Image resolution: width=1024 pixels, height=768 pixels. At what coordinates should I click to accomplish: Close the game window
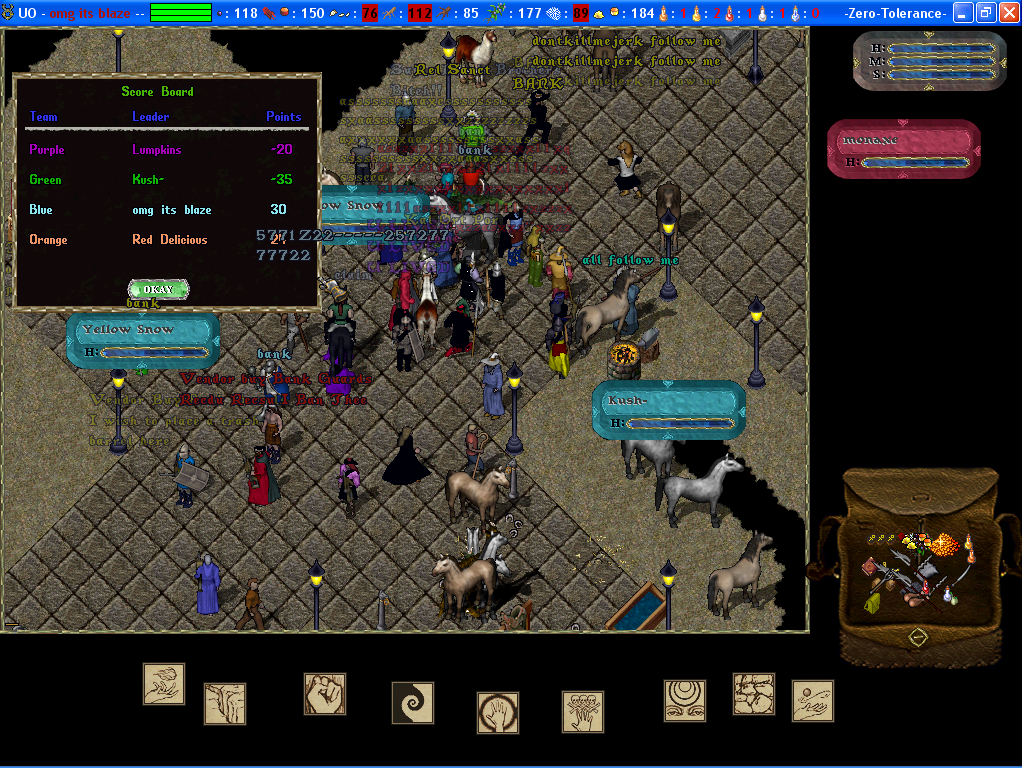1009,13
